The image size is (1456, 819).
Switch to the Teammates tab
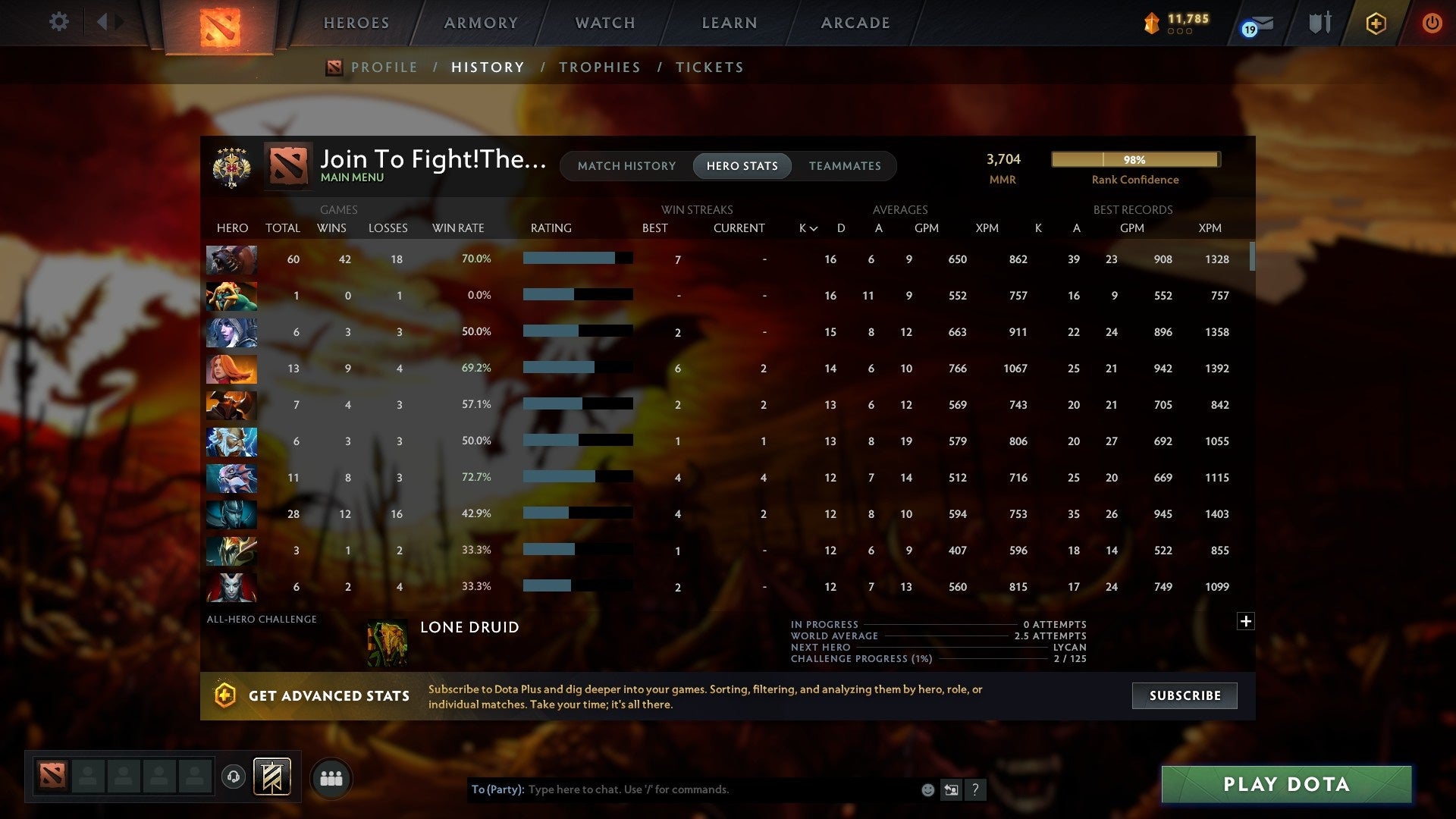(845, 165)
